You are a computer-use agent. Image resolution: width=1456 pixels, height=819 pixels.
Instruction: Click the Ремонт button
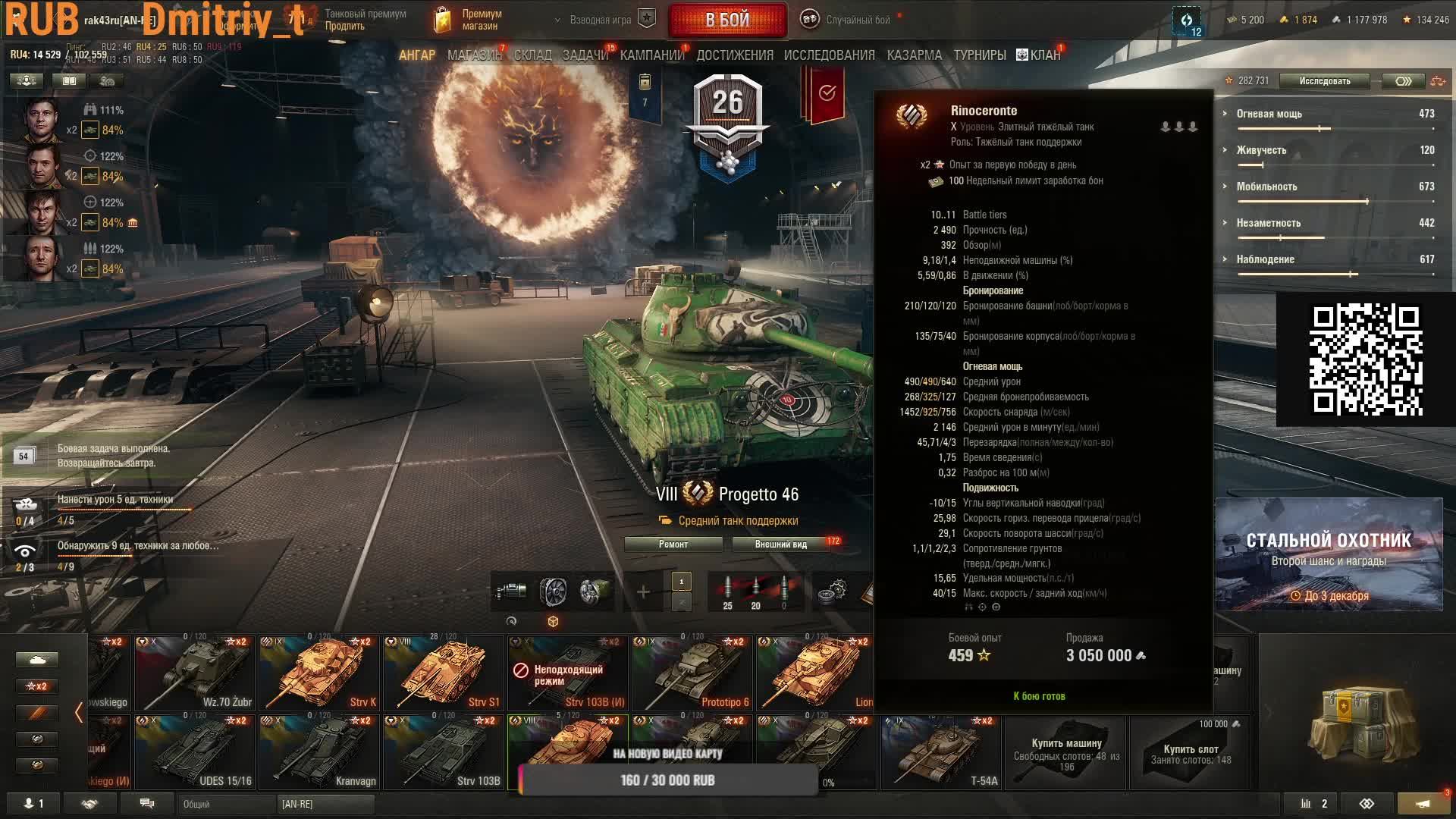click(x=673, y=544)
